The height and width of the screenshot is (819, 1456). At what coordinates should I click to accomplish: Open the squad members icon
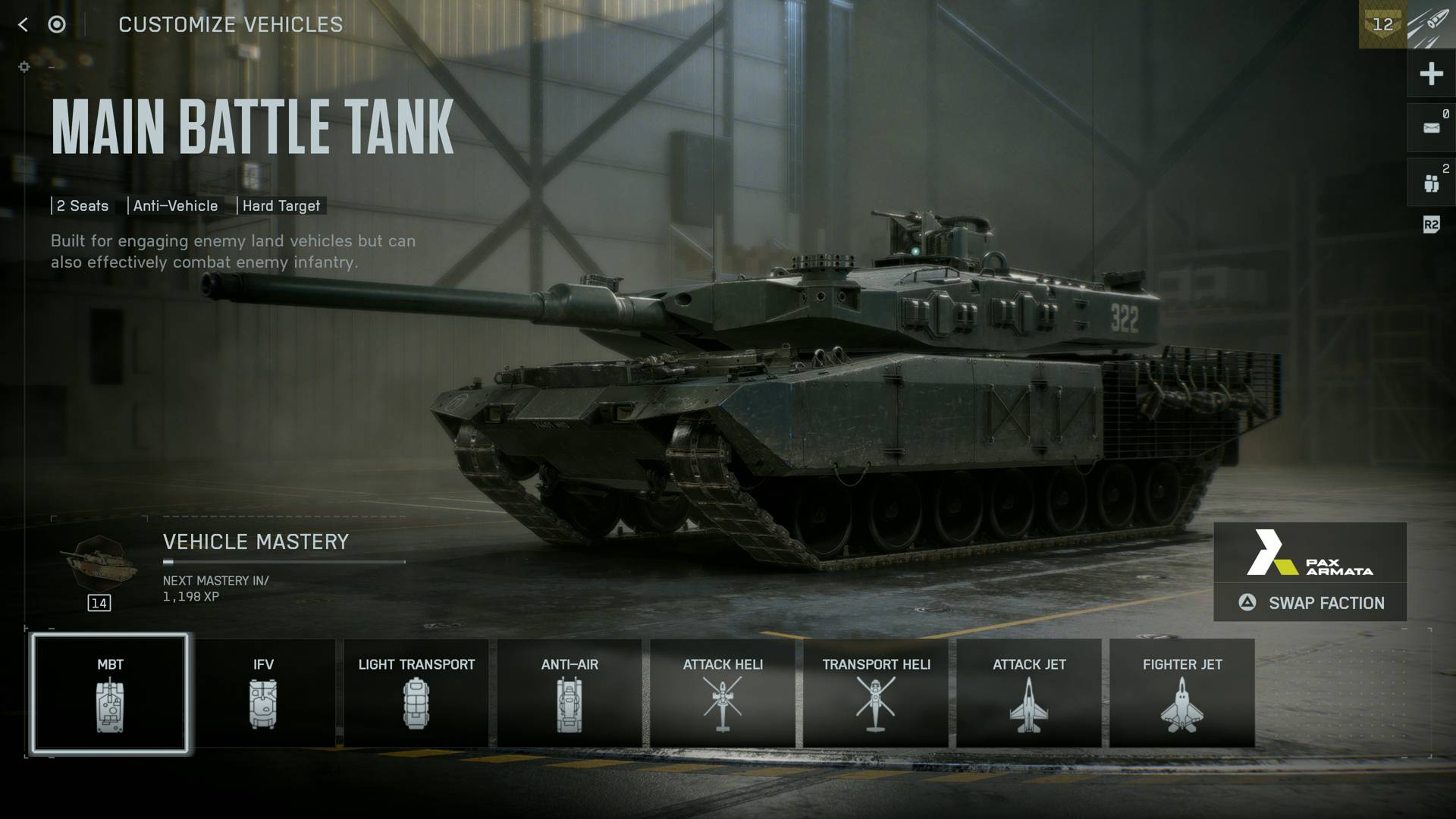tap(1431, 183)
